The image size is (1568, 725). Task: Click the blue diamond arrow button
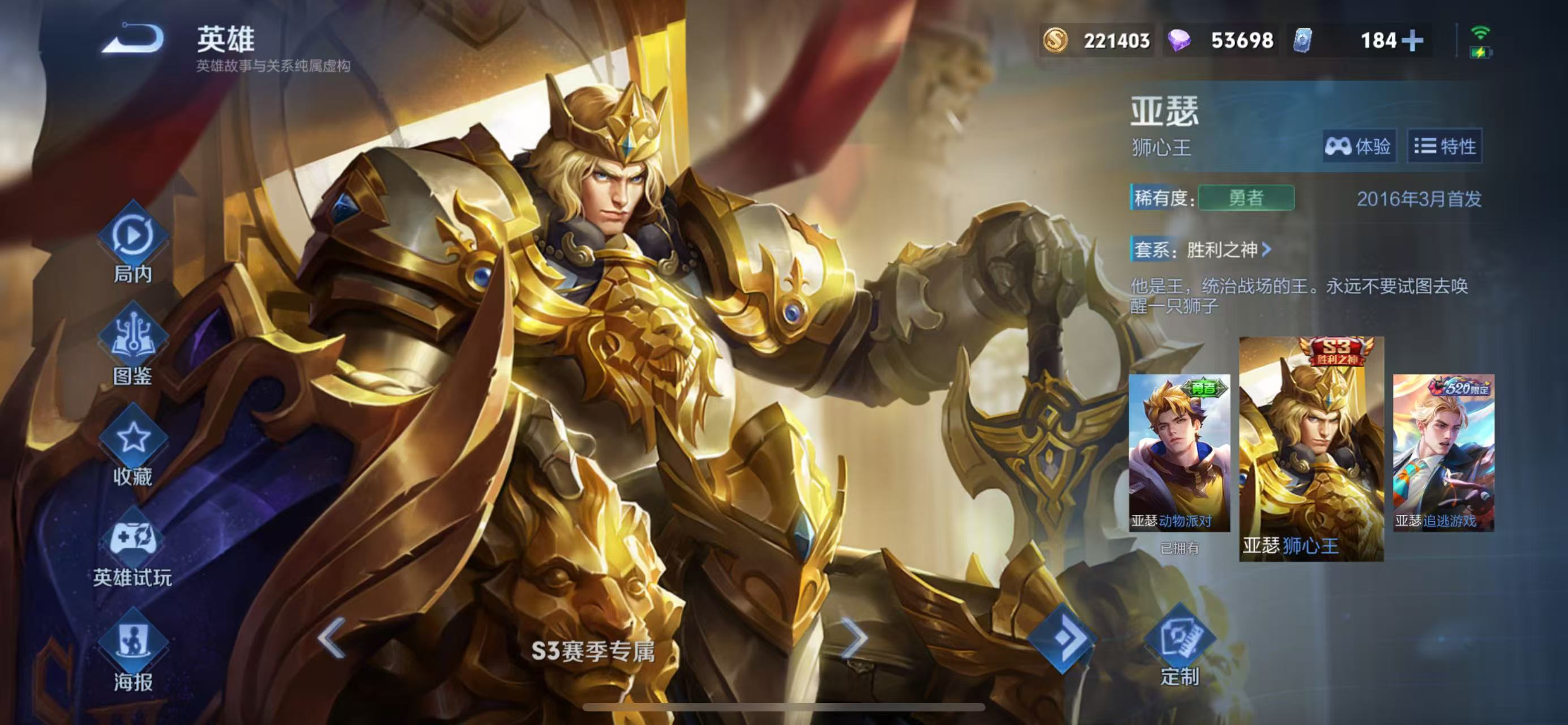(x=1062, y=637)
